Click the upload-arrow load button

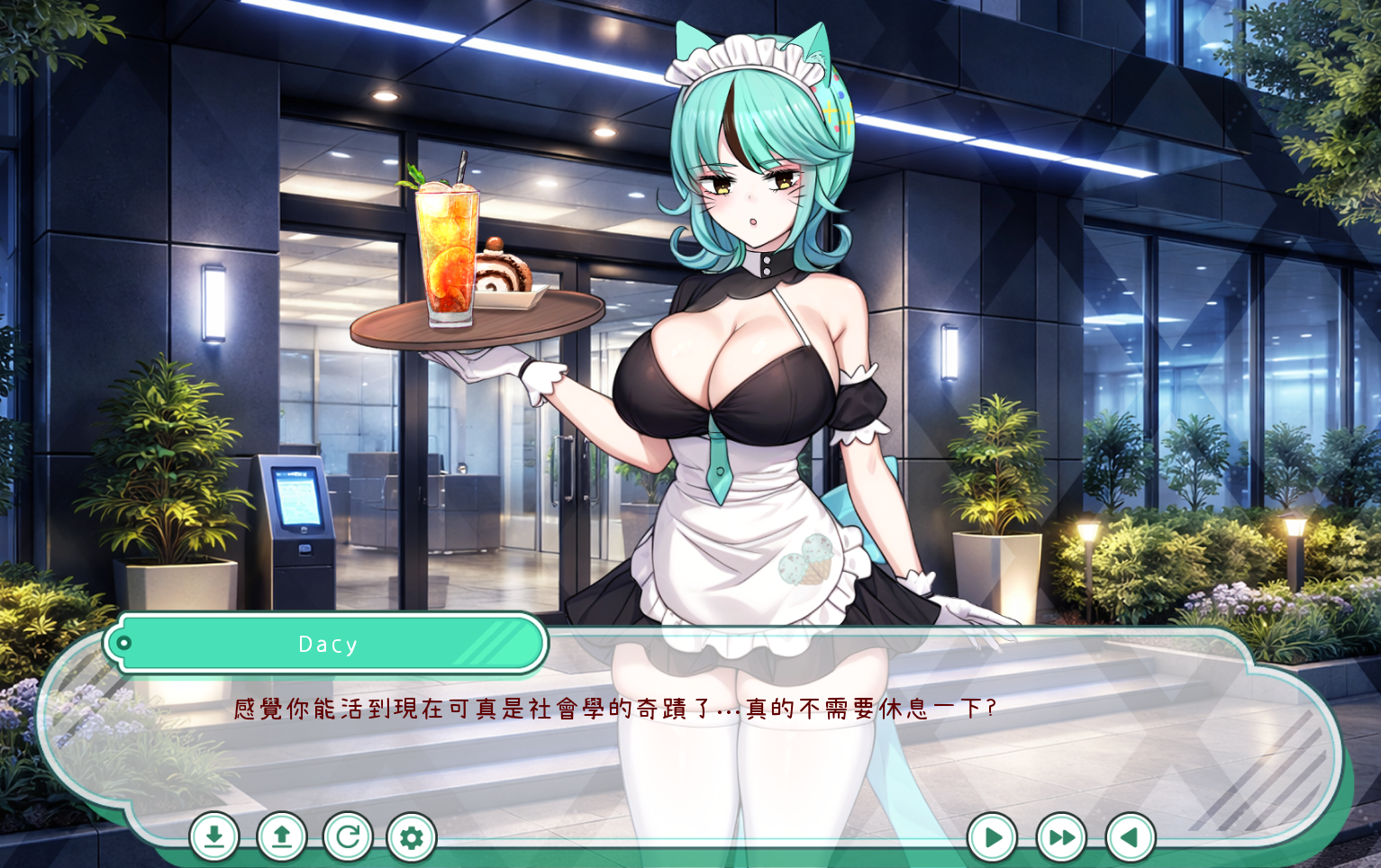282,837
